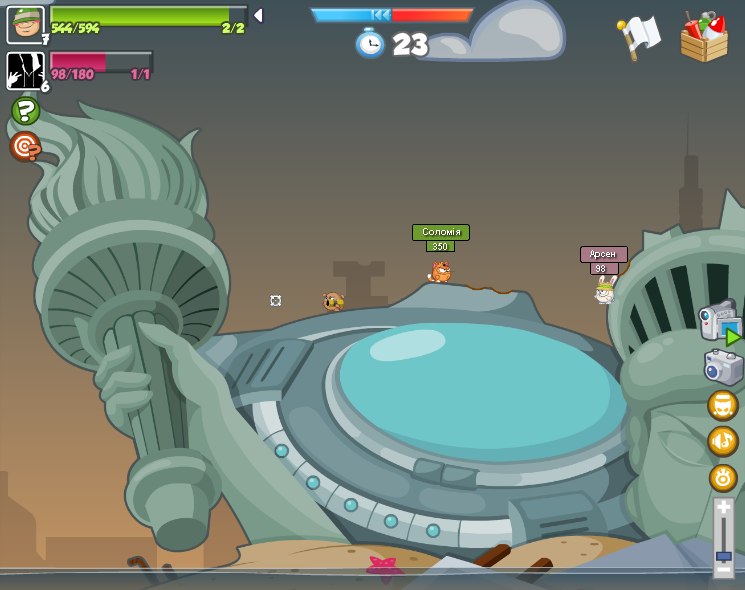Show the orange target hint button

[25, 147]
